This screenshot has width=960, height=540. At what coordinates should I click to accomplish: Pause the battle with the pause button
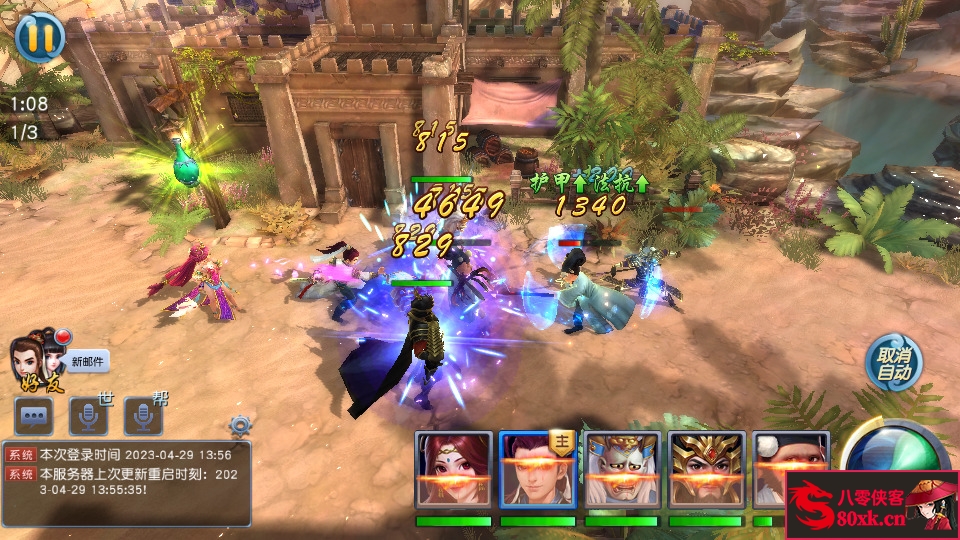click(x=40, y=36)
